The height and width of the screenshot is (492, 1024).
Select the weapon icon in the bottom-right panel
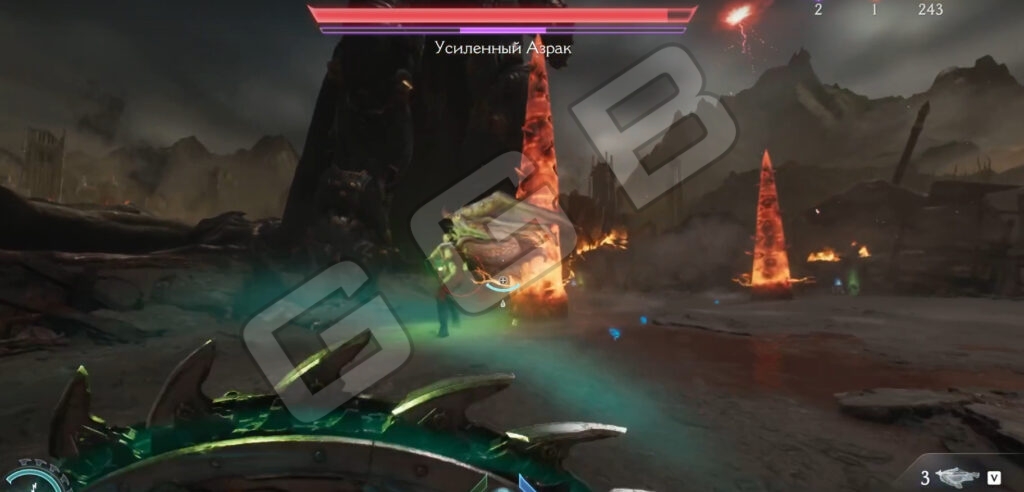click(x=958, y=477)
